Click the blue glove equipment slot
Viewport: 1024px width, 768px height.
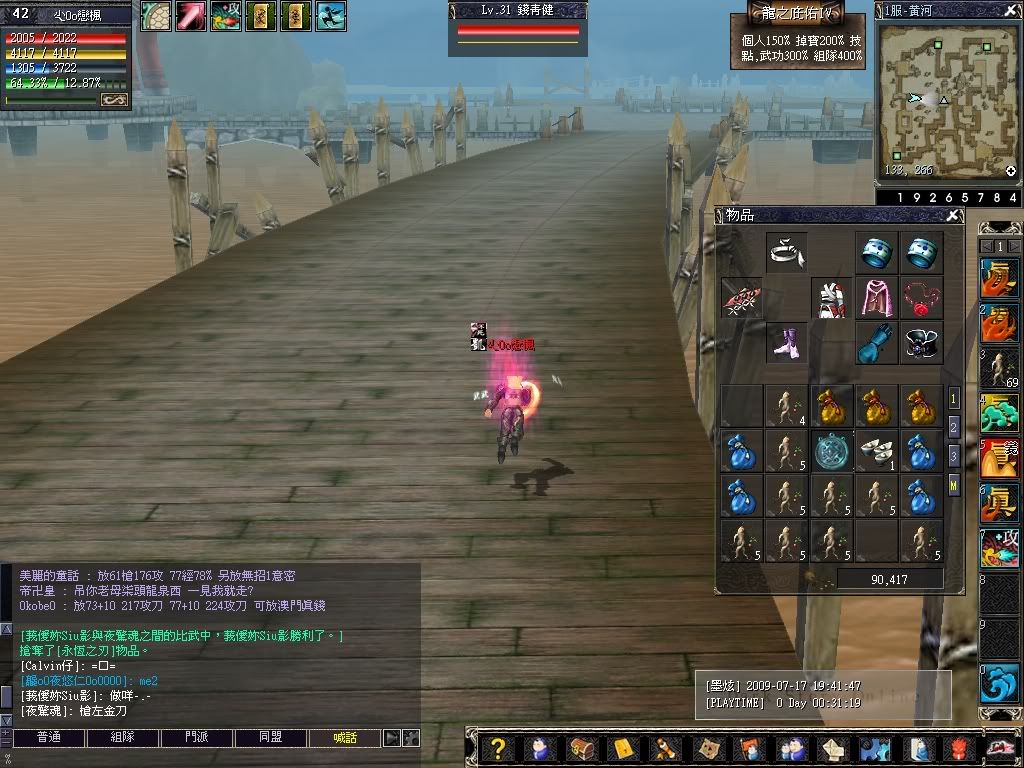[x=876, y=342]
